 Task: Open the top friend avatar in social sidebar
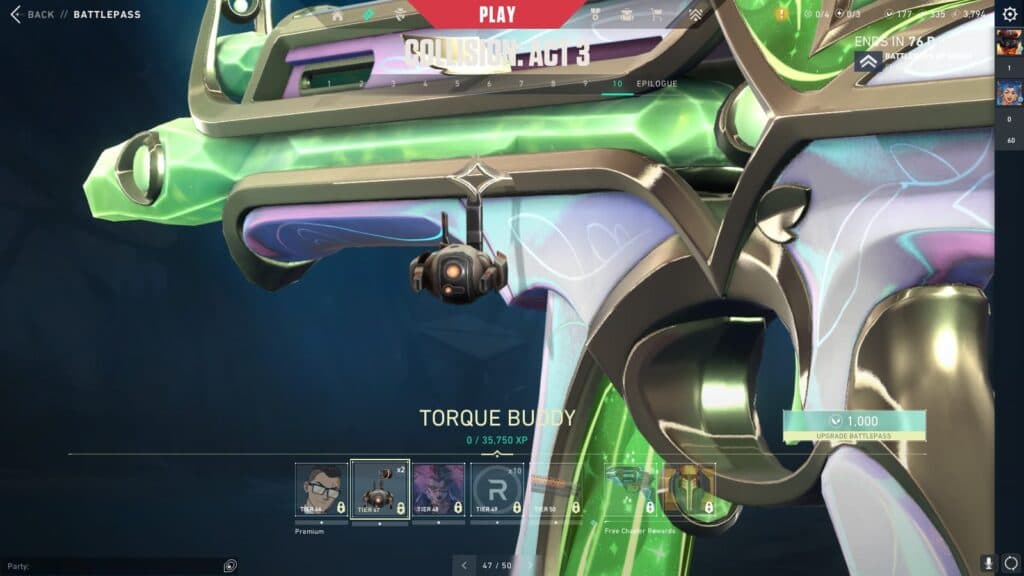(1008, 44)
